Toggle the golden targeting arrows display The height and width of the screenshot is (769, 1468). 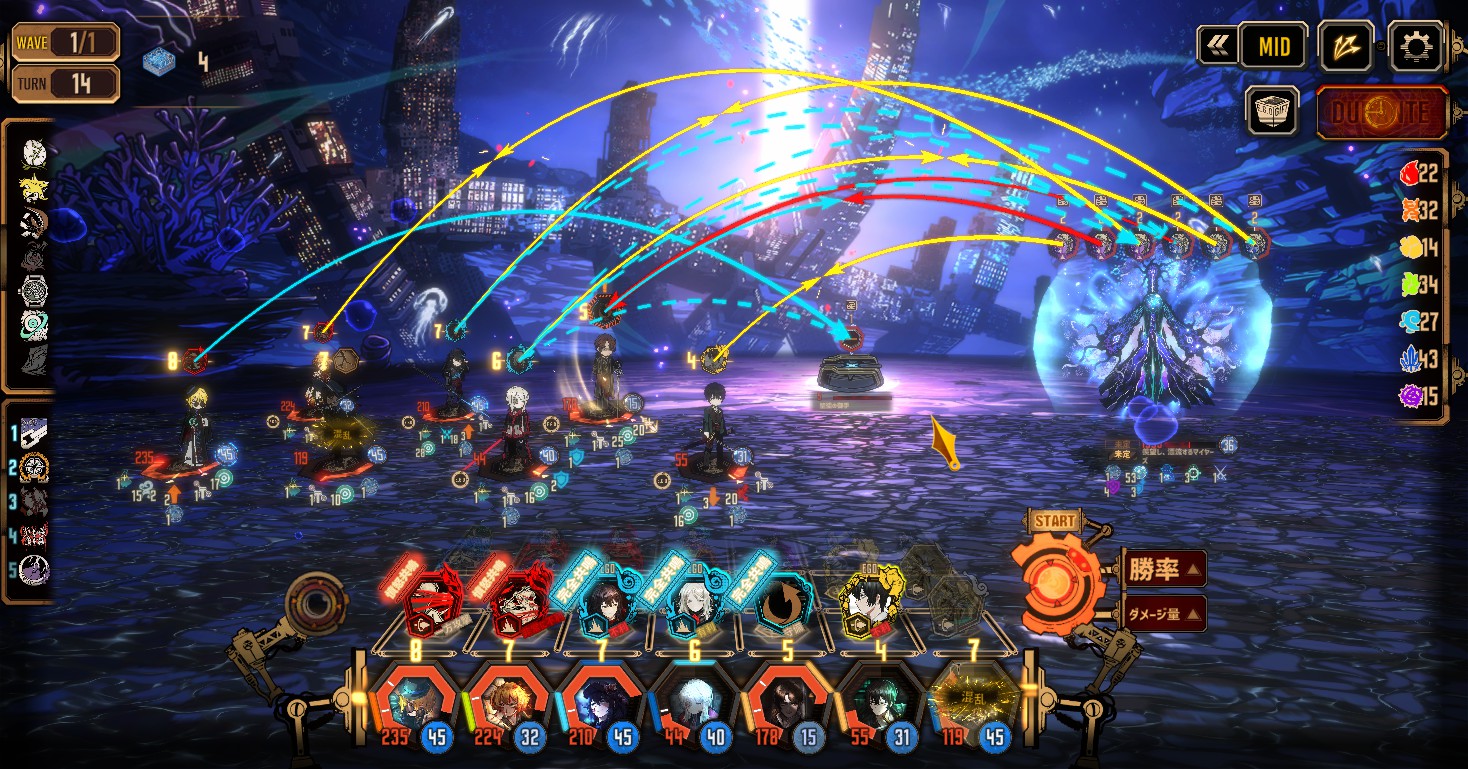click(1345, 46)
